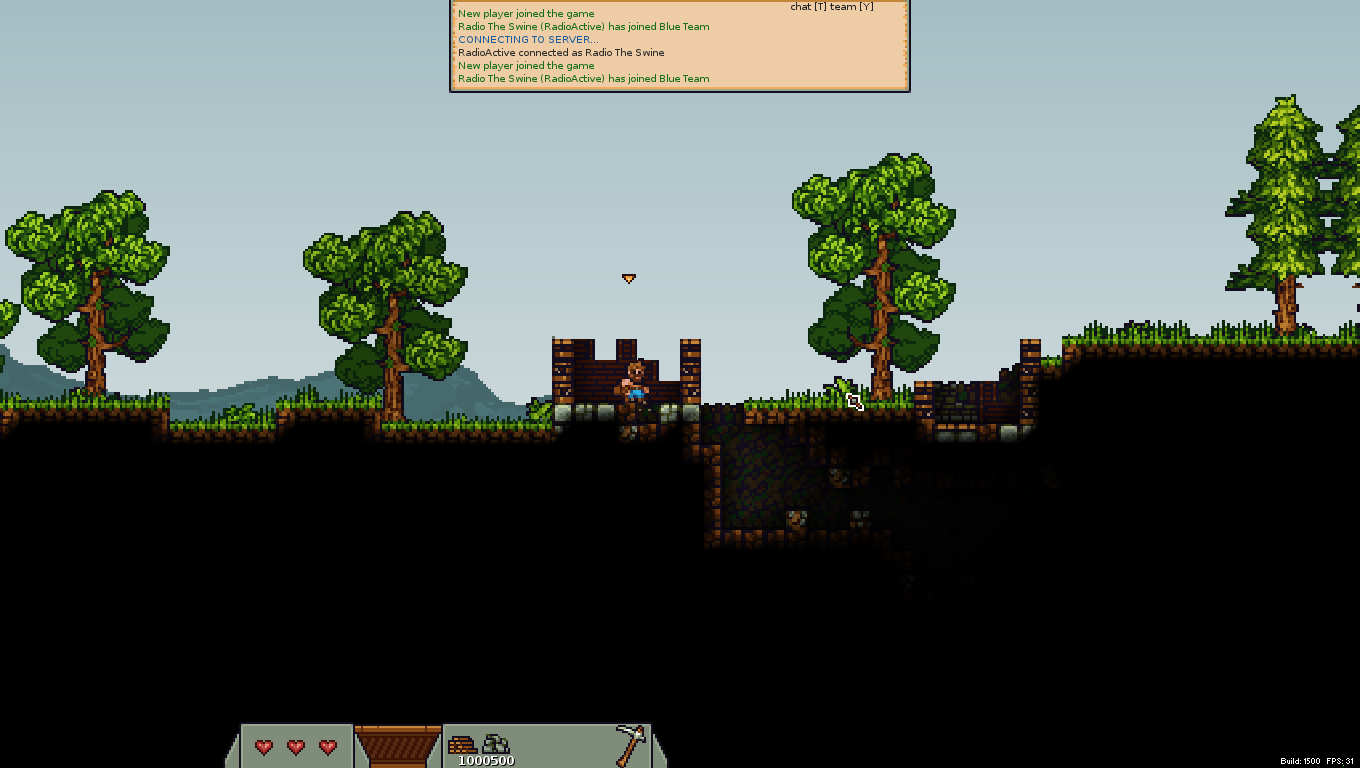Click the chat log box
Viewport: 1360px width, 768px height.
pyautogui.click(x=680, y=46)
